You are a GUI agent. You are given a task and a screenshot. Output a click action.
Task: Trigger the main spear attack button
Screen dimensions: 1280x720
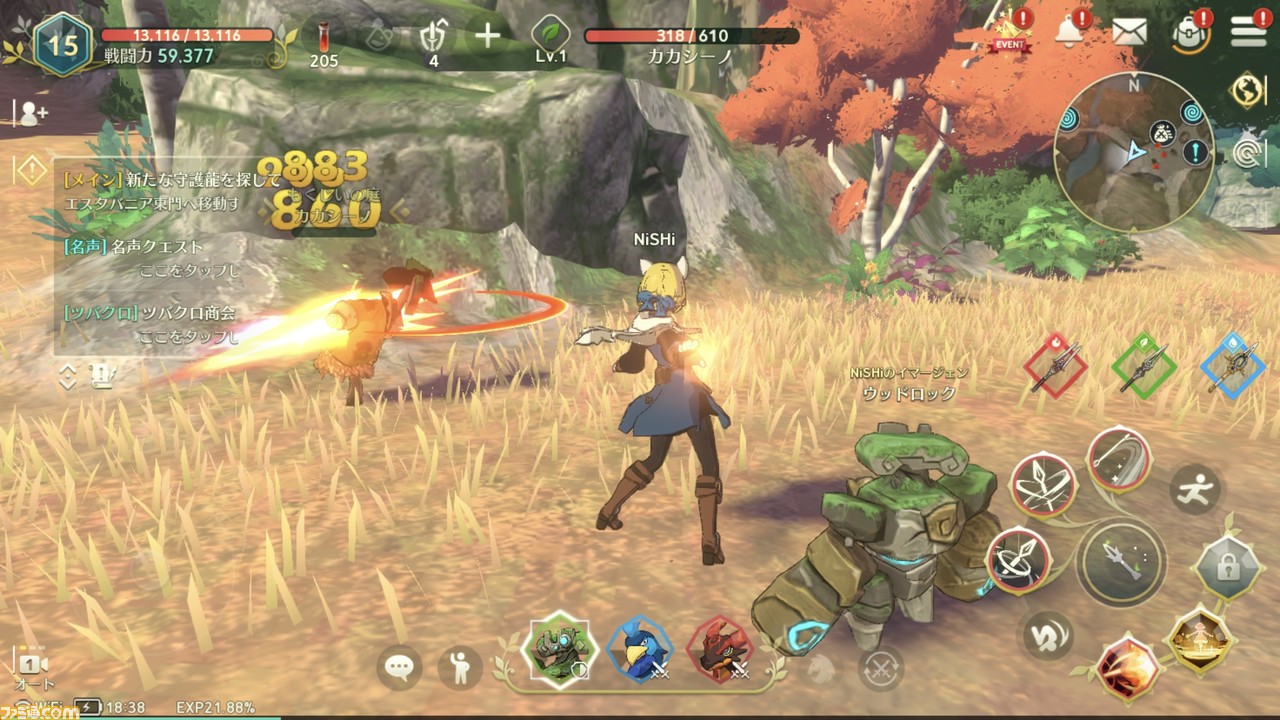point(1120,564)
